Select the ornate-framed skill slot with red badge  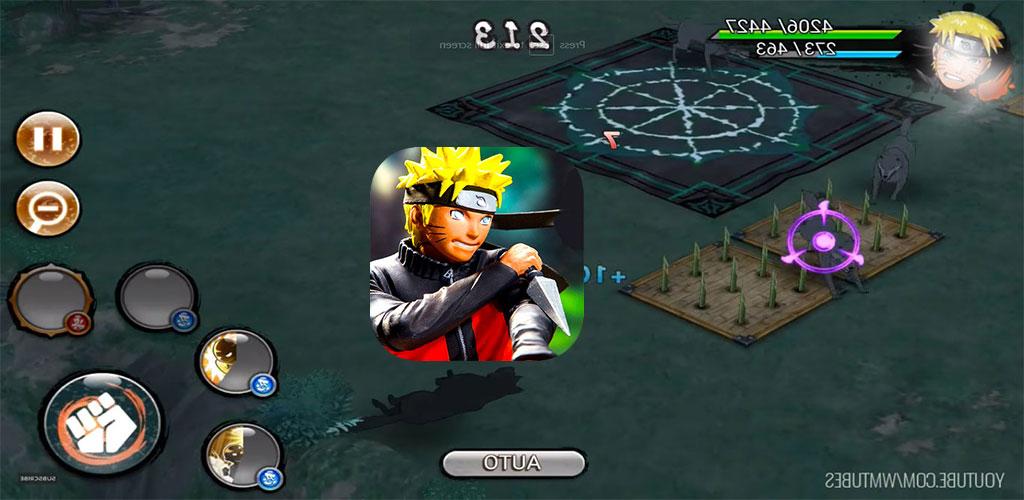[x=50, y=298]
